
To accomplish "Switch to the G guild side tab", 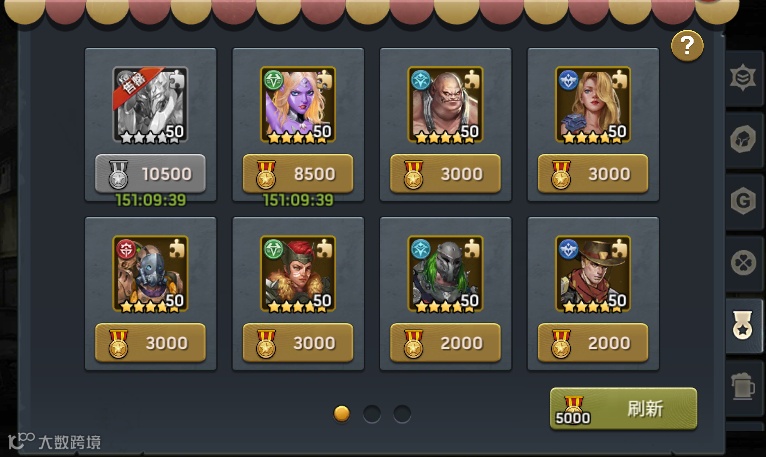I will coord(743,202).
